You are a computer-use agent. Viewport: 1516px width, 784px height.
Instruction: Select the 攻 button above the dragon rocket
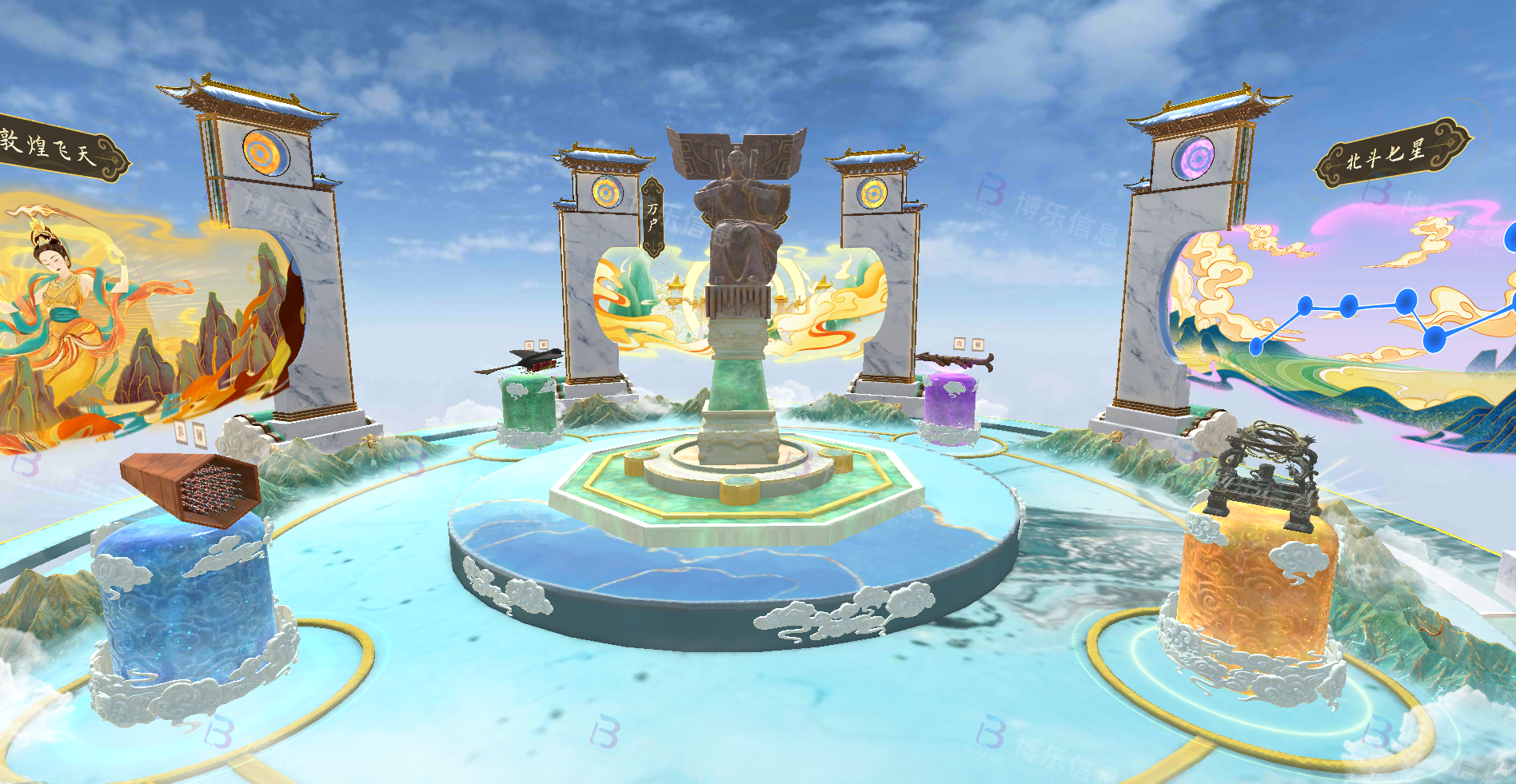[x=960, y=344]
